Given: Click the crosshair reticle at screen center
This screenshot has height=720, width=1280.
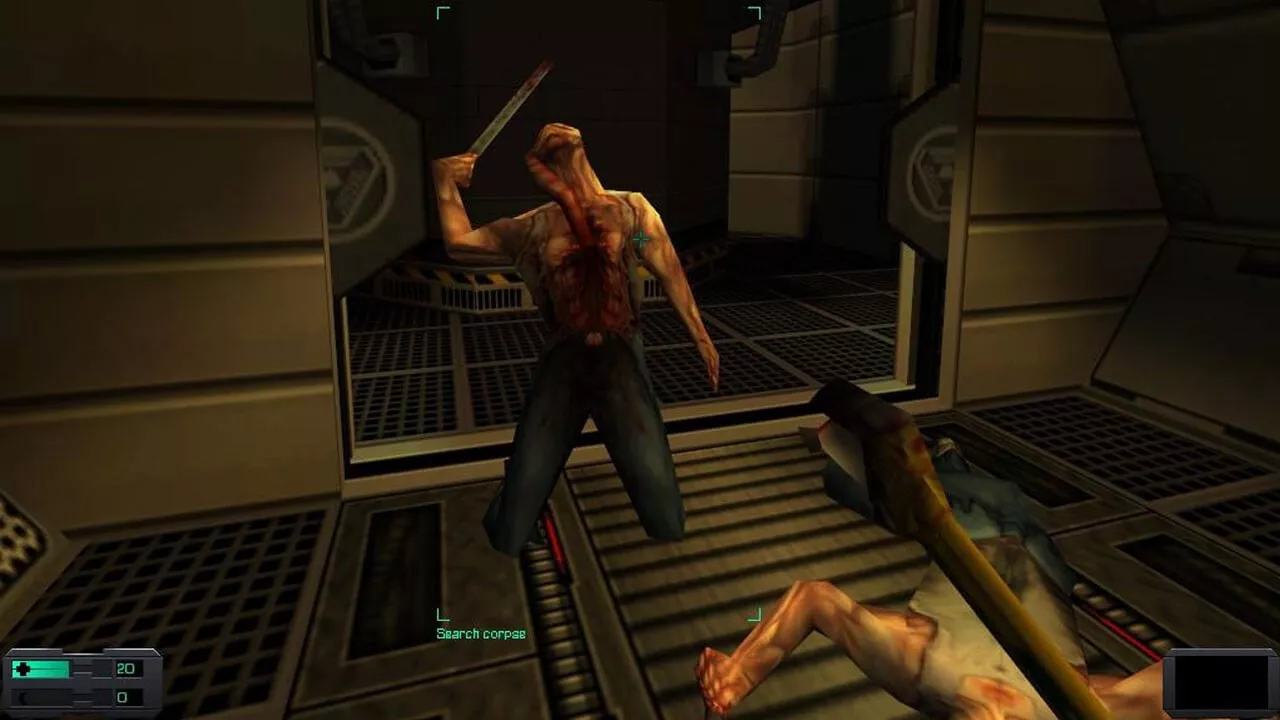Looking at the screenshot, I should [639, 240].
